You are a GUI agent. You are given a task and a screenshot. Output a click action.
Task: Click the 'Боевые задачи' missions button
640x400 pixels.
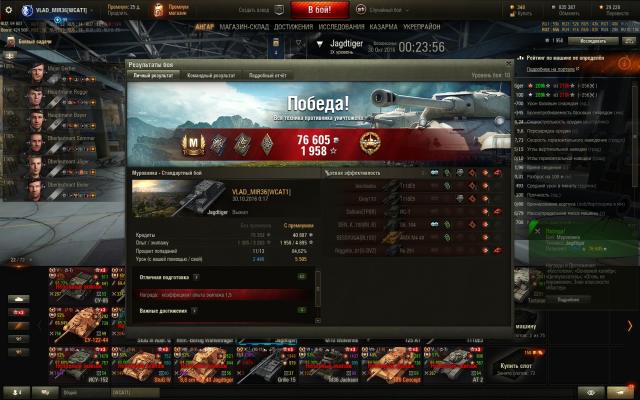[x=35, y=43]
